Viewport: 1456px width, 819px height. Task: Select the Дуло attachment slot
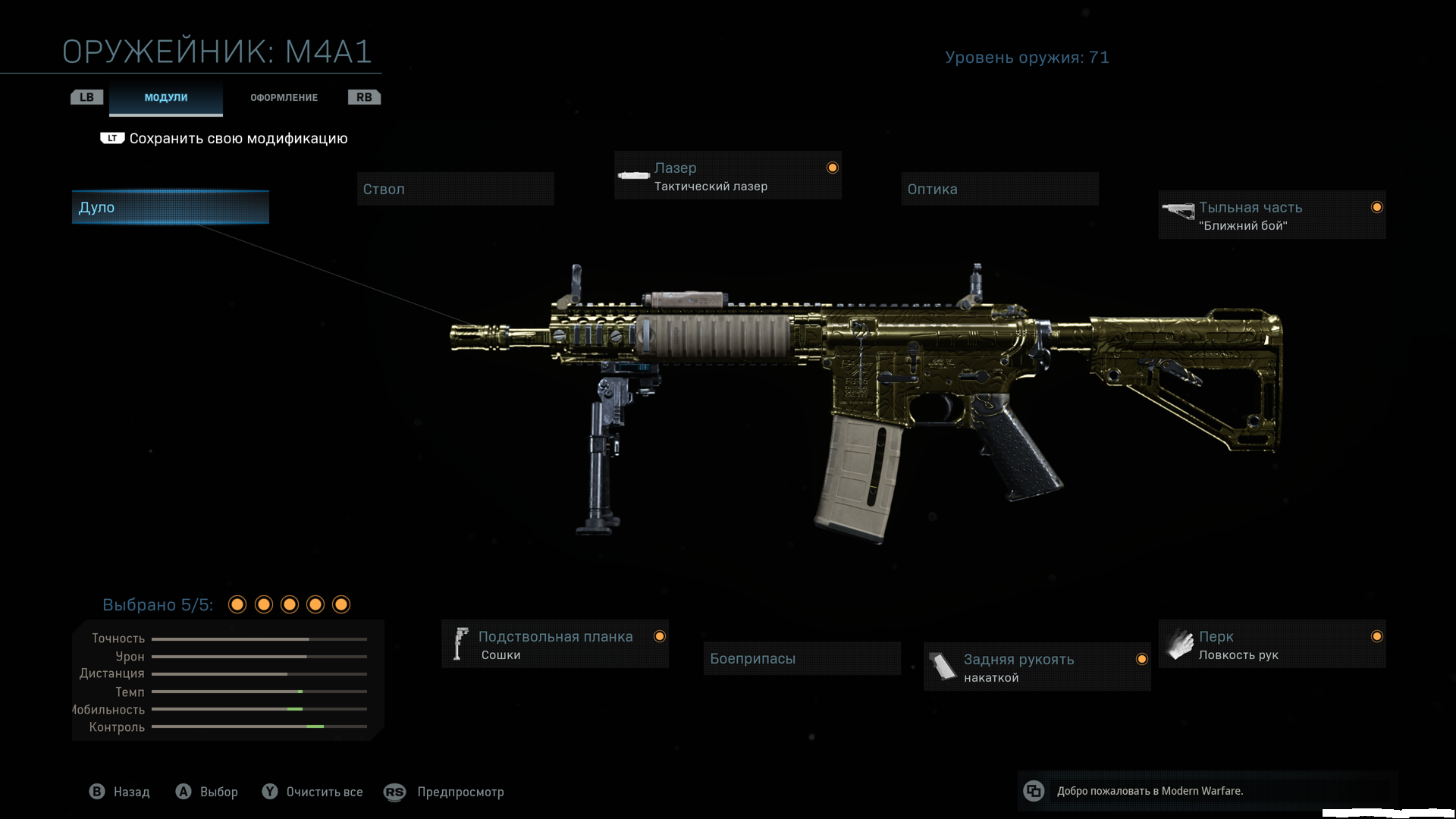[170, 207]
